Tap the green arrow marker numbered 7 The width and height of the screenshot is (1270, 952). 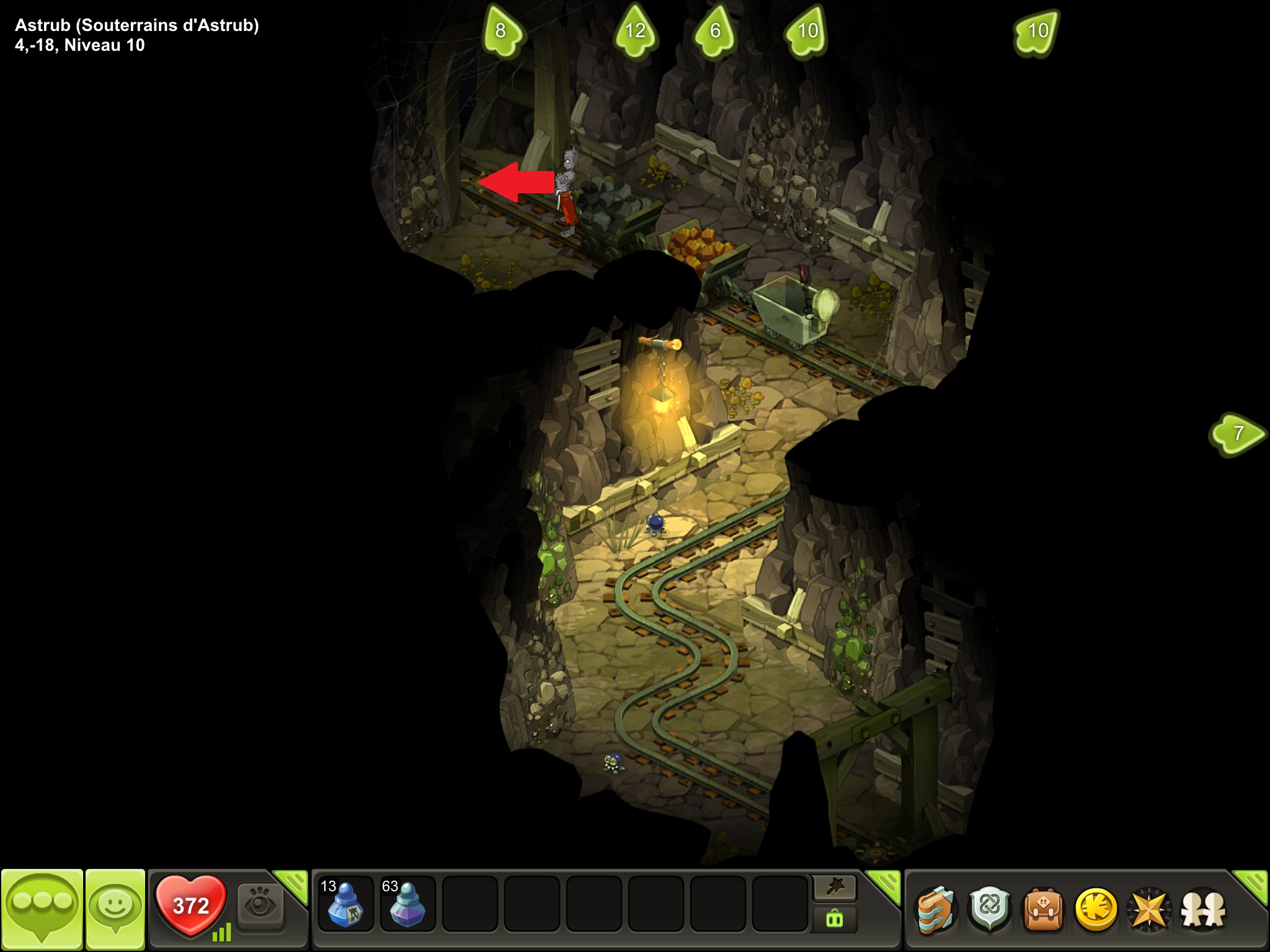(1237, 433)
